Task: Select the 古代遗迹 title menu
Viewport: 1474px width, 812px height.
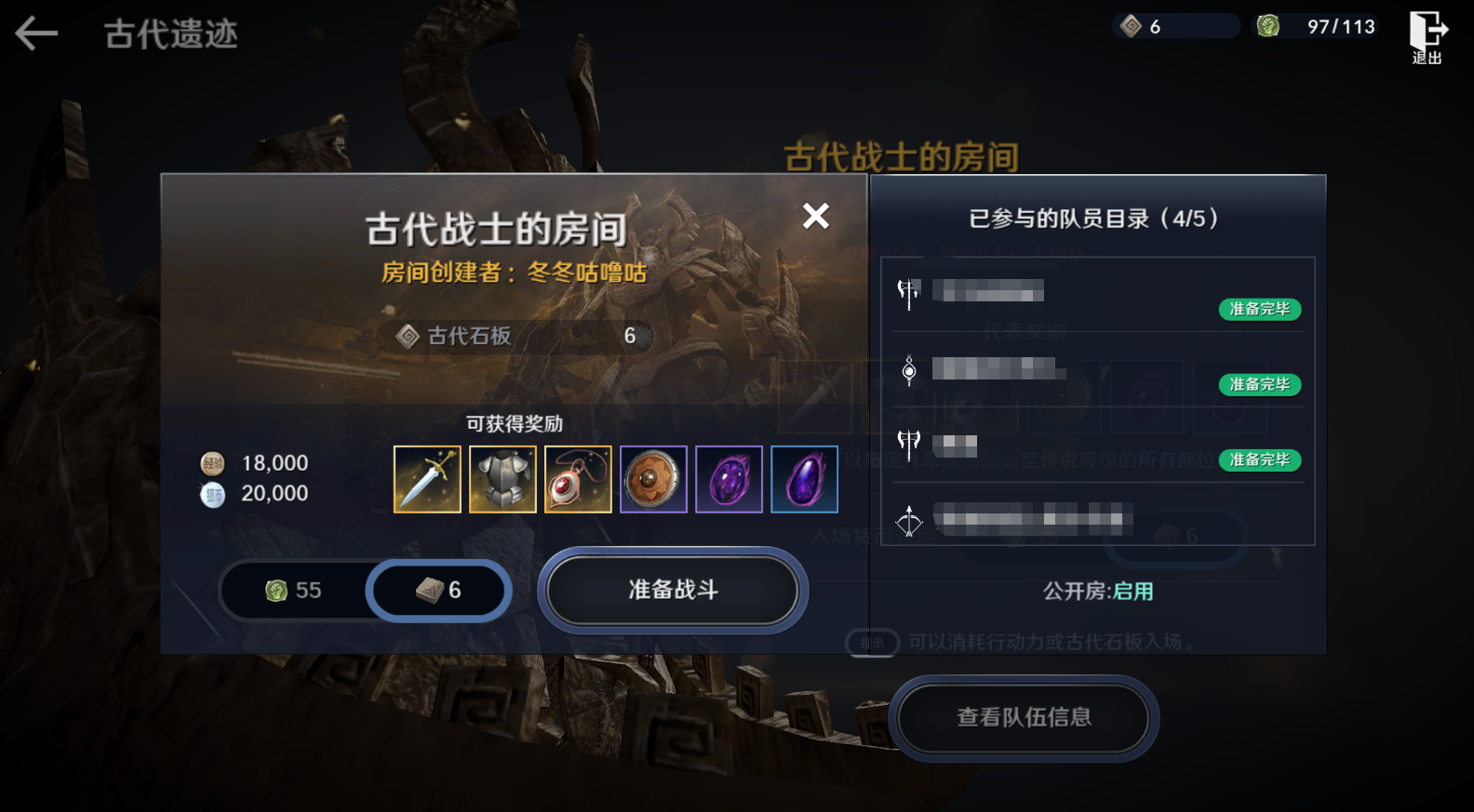Action: 169,35
